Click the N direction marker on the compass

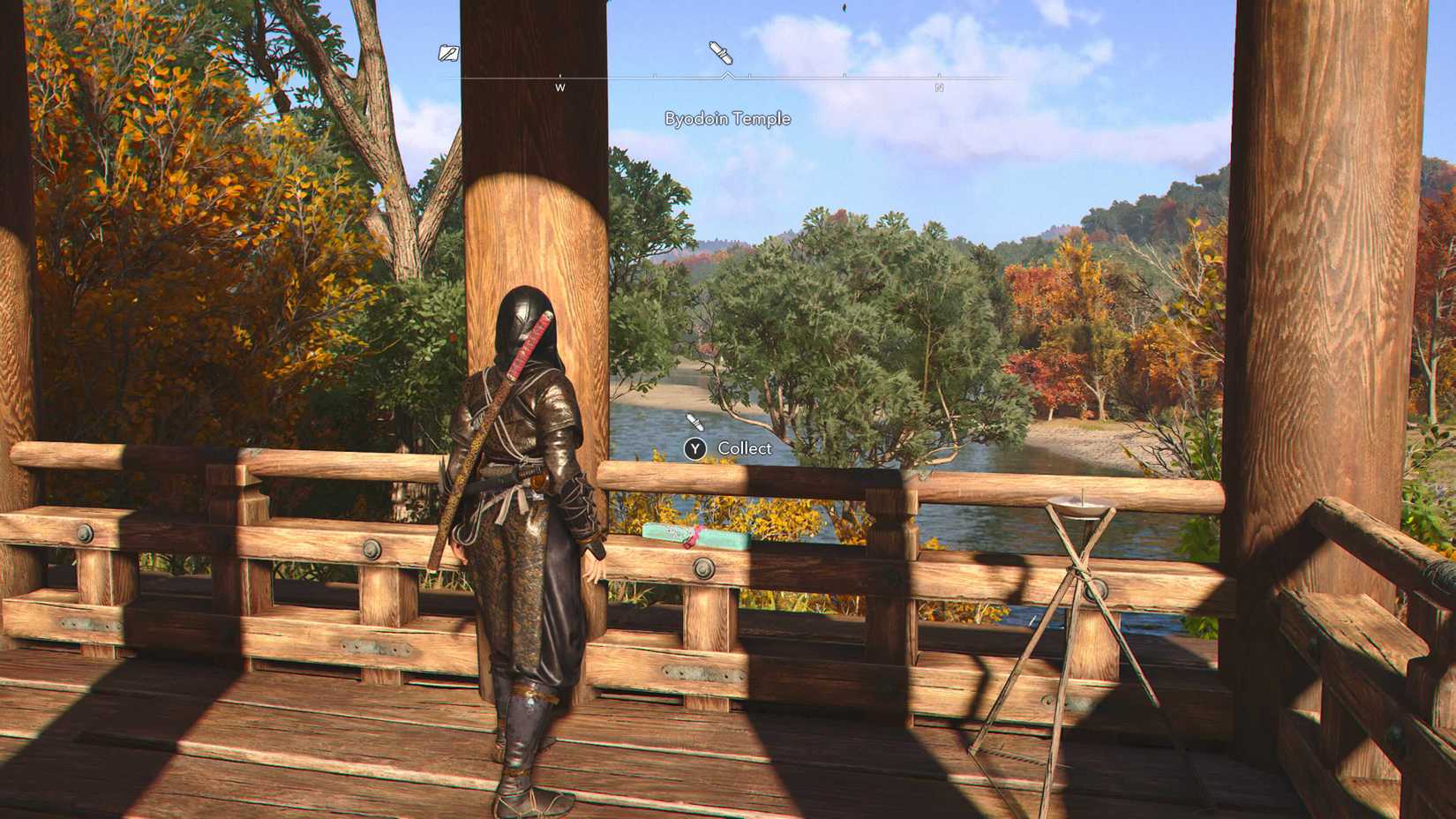(938, 87)
